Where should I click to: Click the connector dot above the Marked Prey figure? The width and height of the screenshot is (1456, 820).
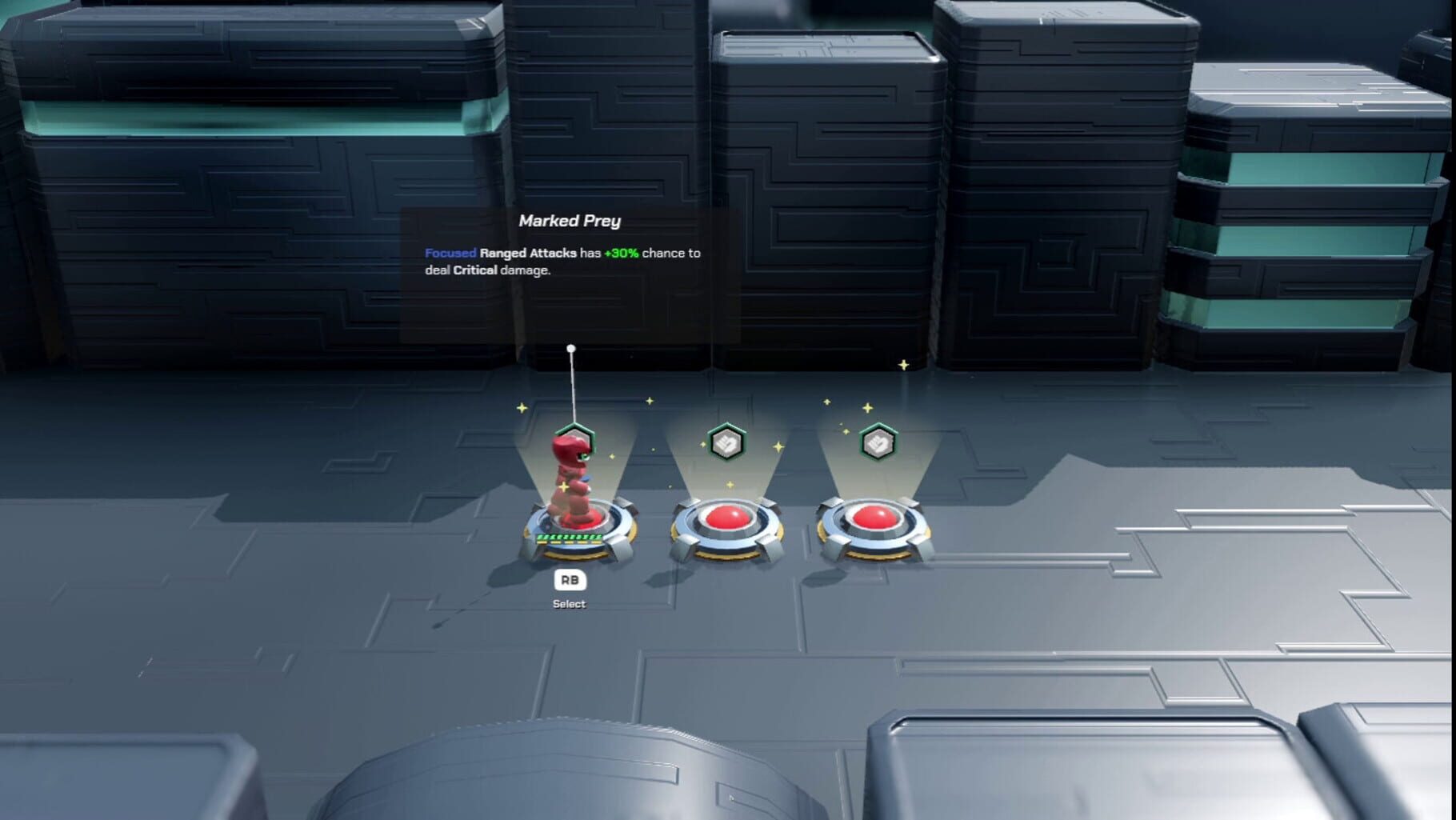(571, 347)
